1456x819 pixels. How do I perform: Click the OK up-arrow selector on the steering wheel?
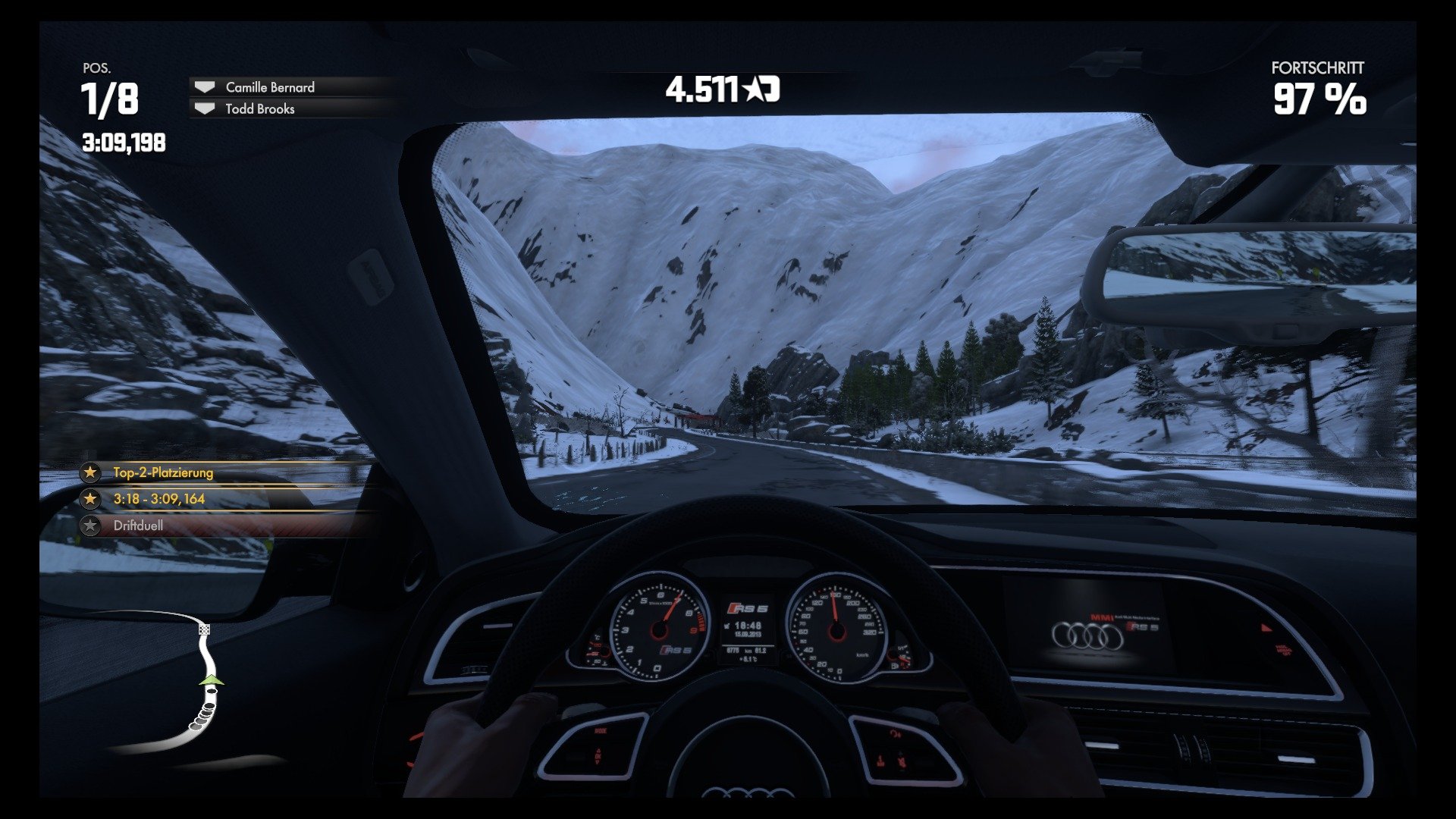click(598, 749)
